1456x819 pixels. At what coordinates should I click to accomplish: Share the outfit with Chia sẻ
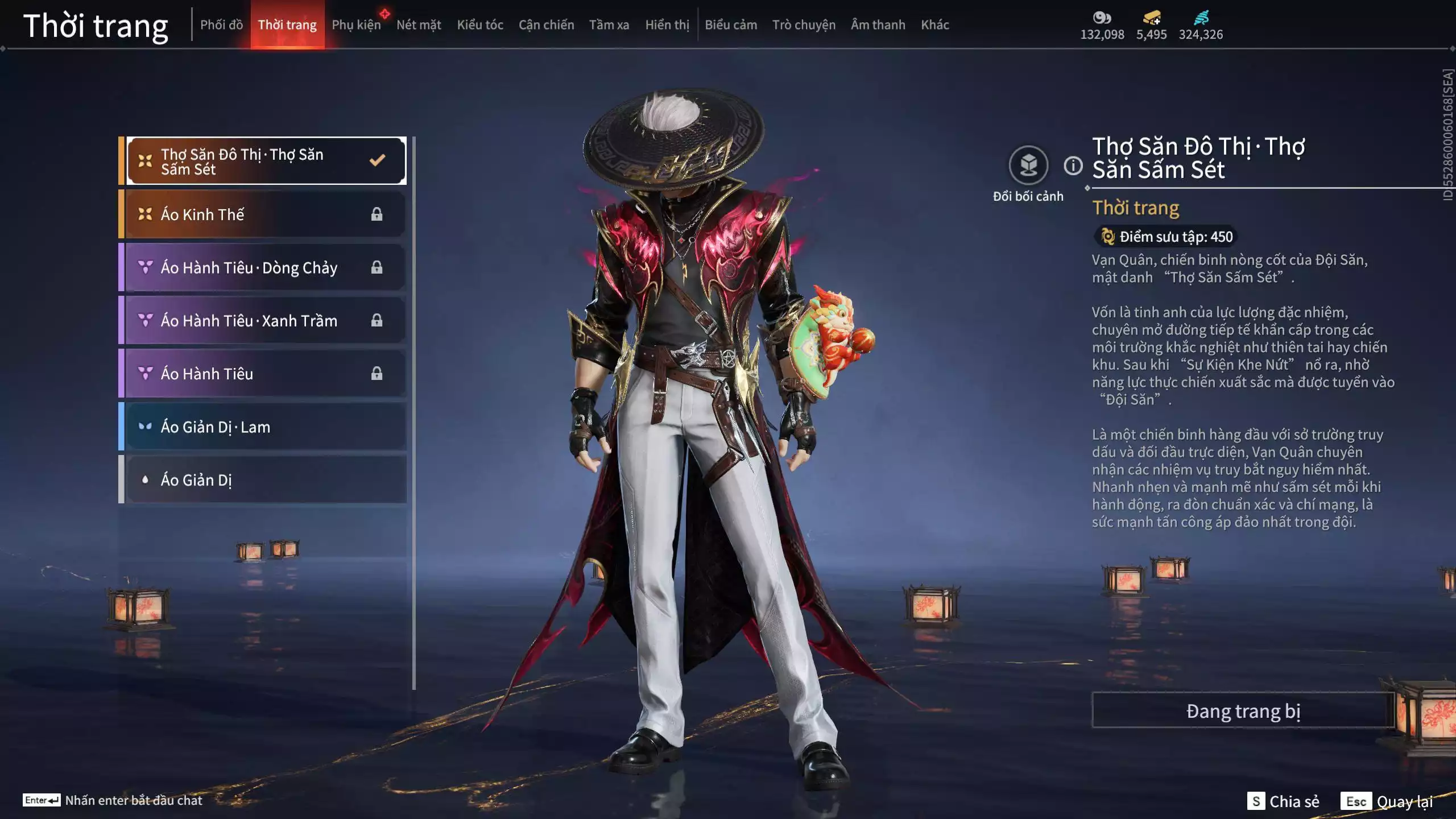[1283, 801]
